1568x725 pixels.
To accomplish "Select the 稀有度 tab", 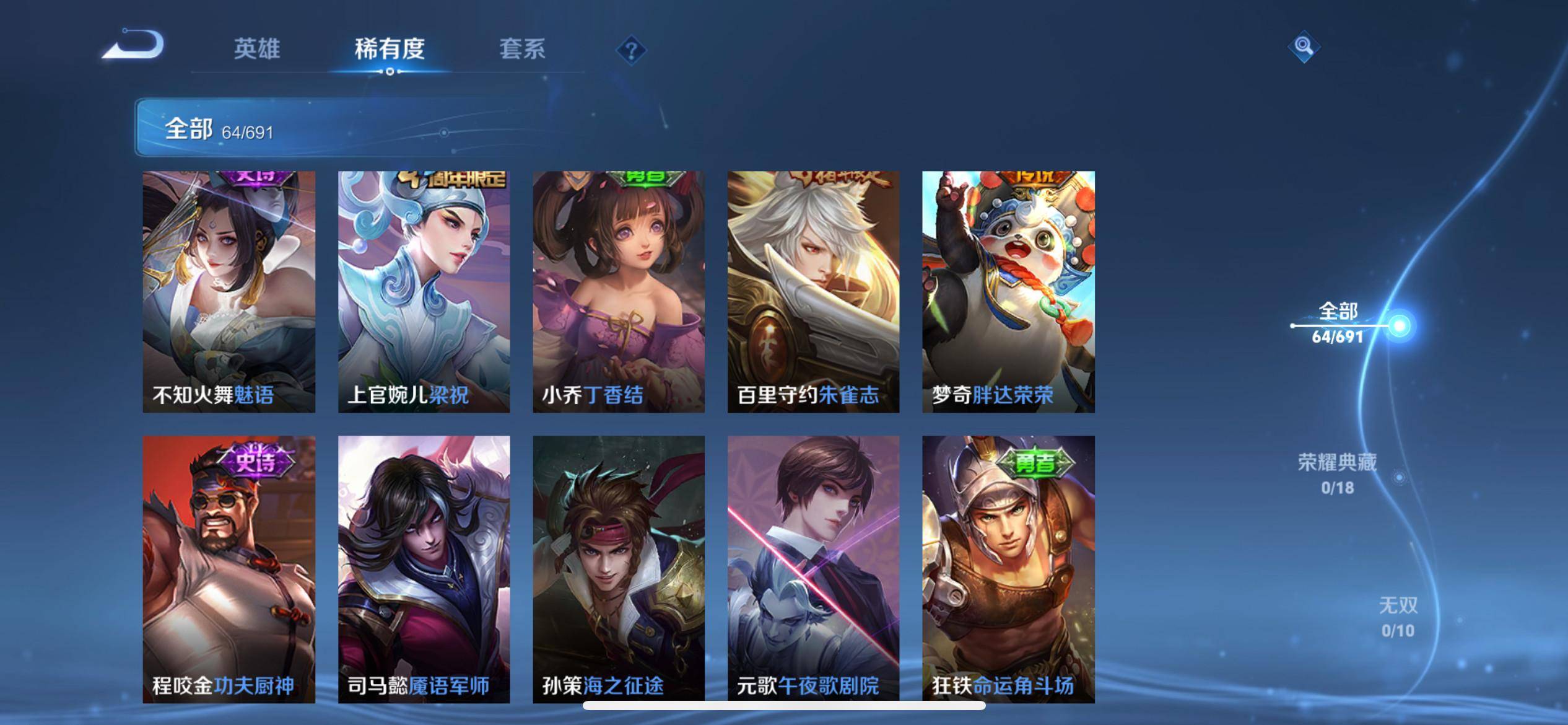I will coord(390,49).
